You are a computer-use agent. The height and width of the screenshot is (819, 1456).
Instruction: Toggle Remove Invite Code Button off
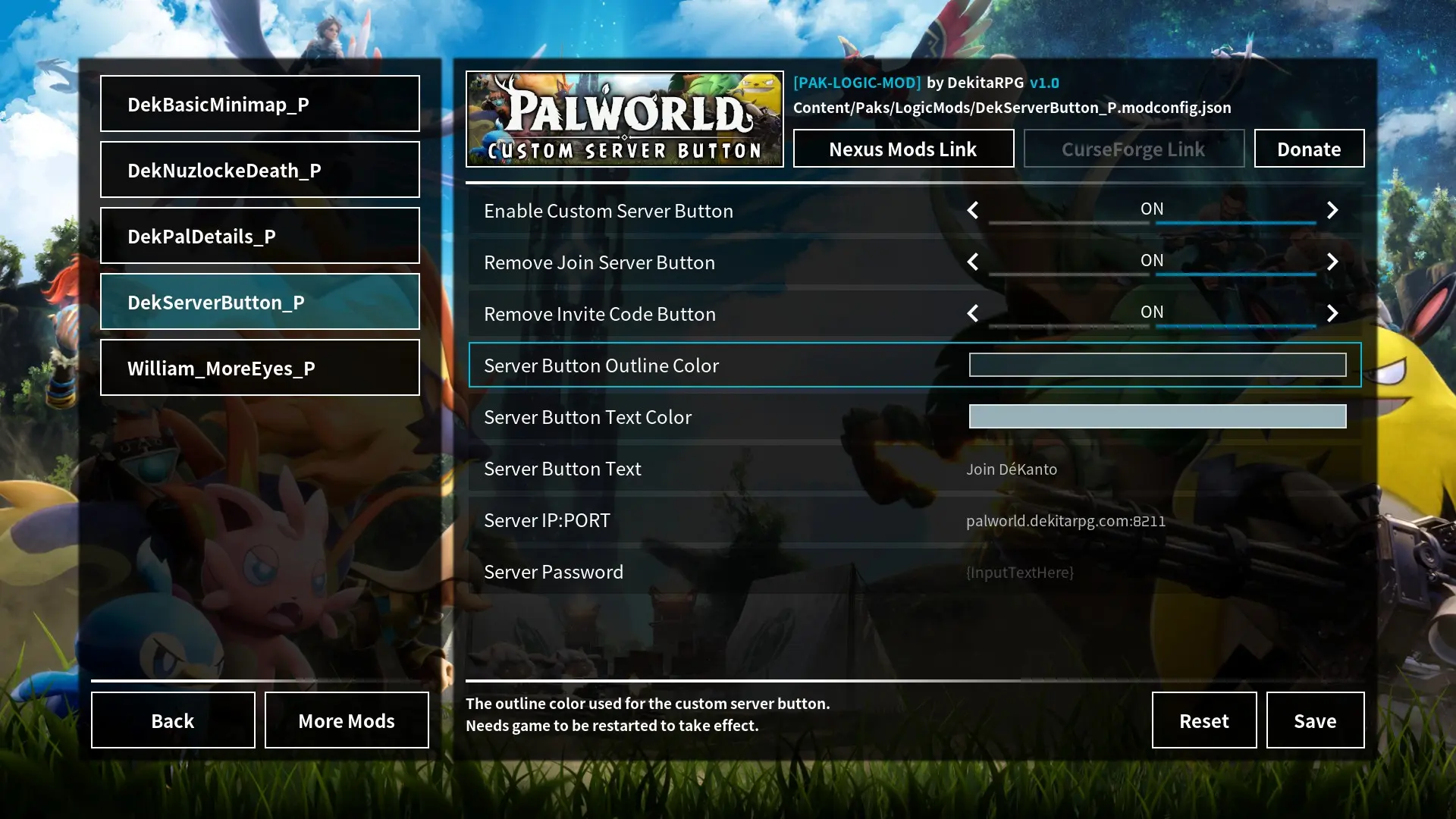[1152, 312]
